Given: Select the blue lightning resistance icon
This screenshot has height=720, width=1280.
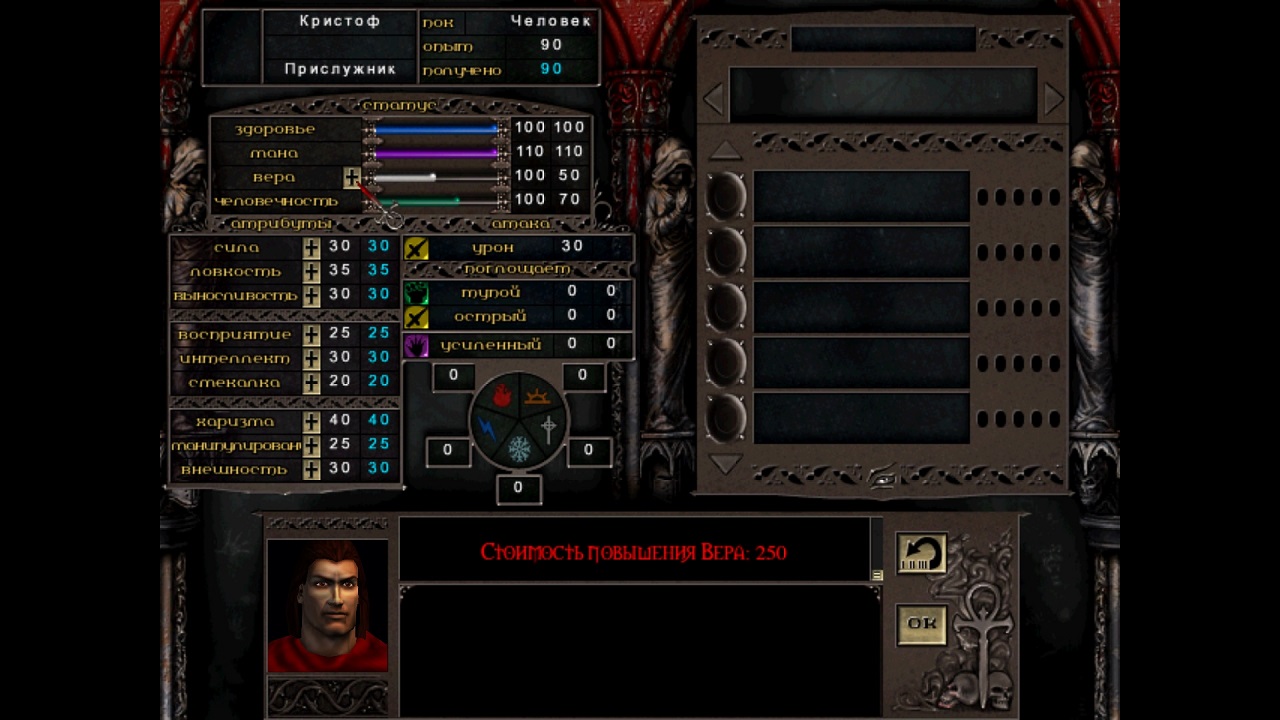Looking at the screenshot, I should pyautogui.click(x=487, y=427).
